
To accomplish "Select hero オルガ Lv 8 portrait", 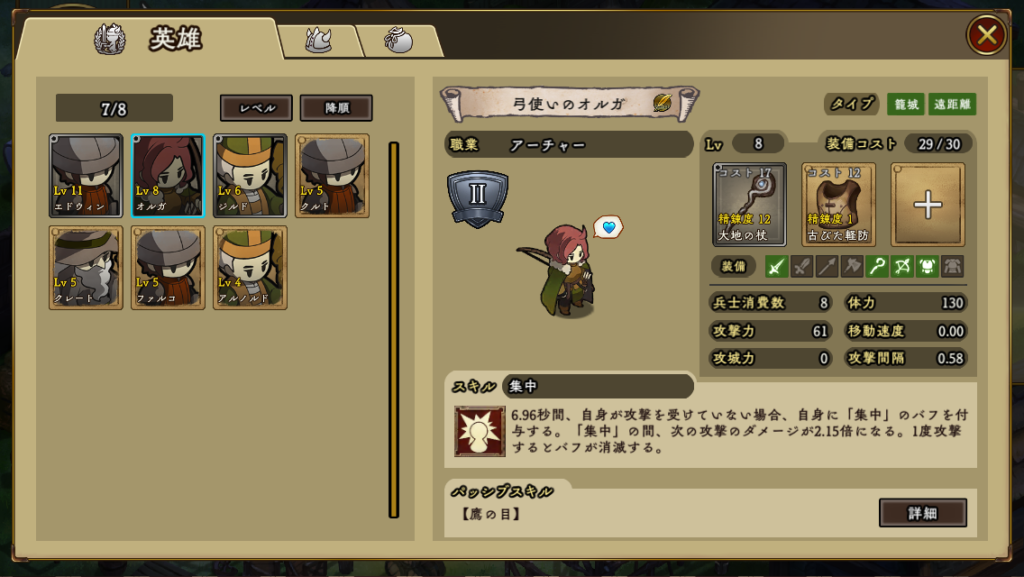I will (x=168, y=176).
